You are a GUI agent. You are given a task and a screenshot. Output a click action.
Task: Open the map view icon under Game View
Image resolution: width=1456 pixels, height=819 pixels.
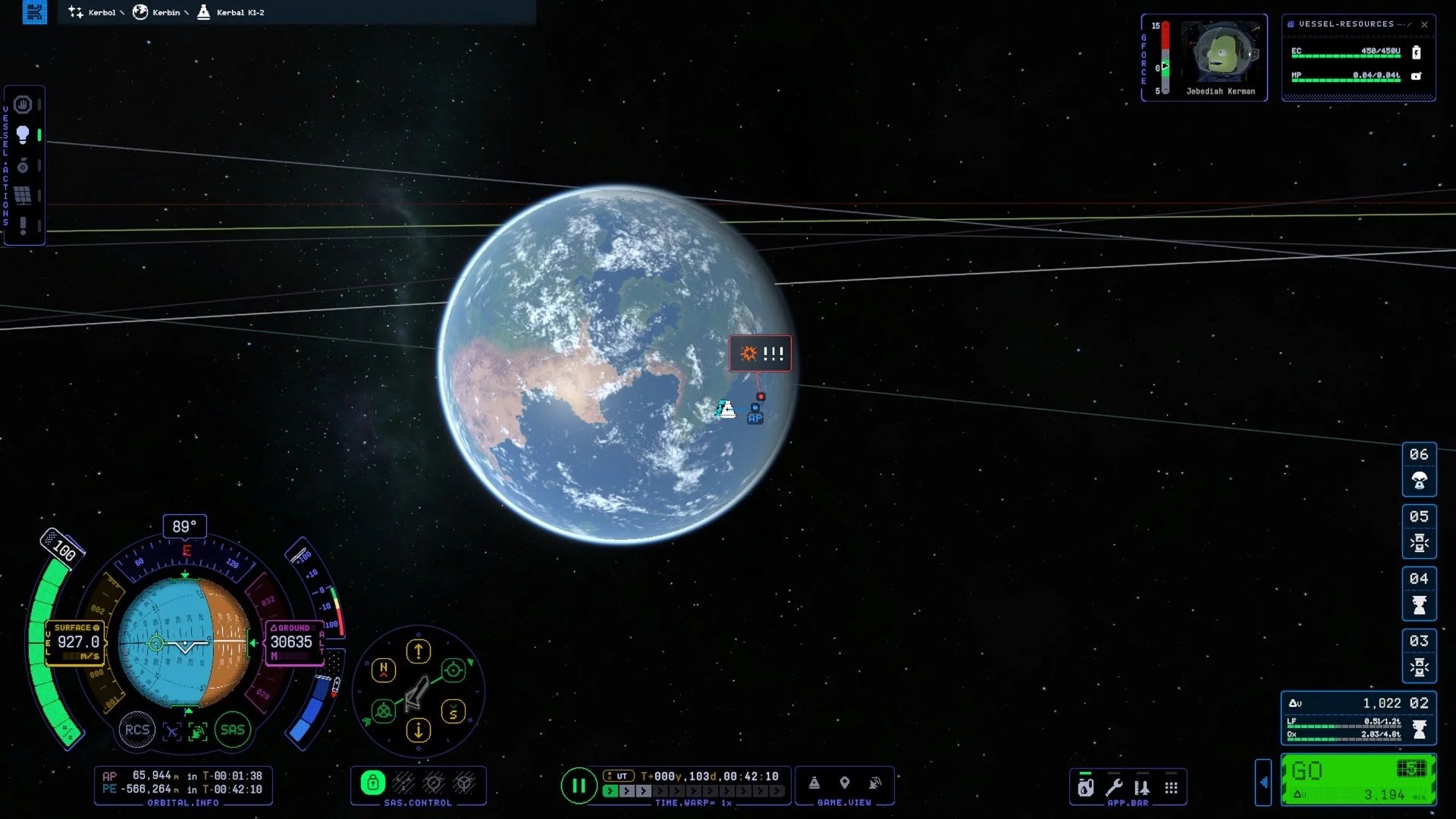814,783
